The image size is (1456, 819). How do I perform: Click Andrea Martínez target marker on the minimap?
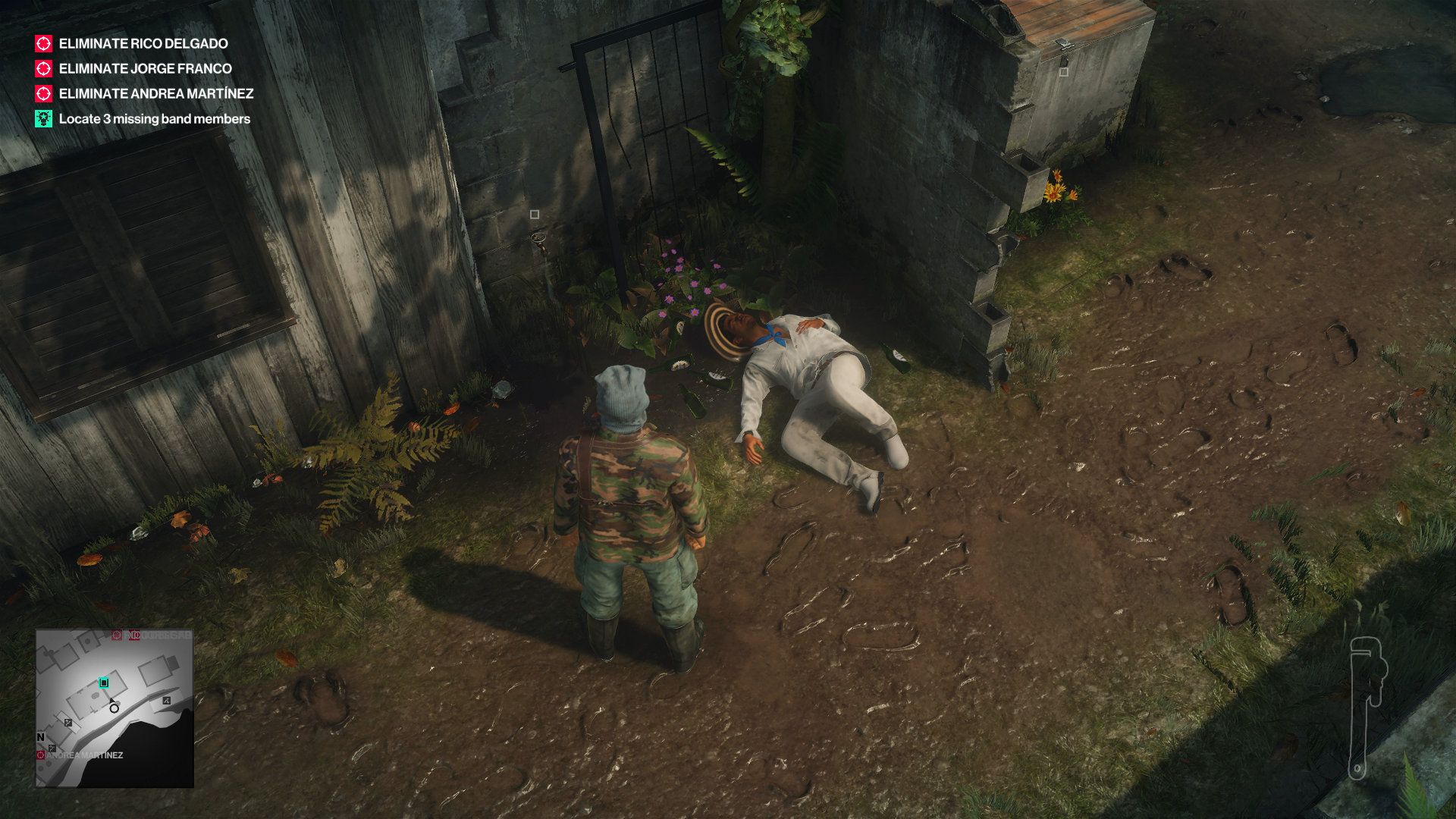point(41,755)
